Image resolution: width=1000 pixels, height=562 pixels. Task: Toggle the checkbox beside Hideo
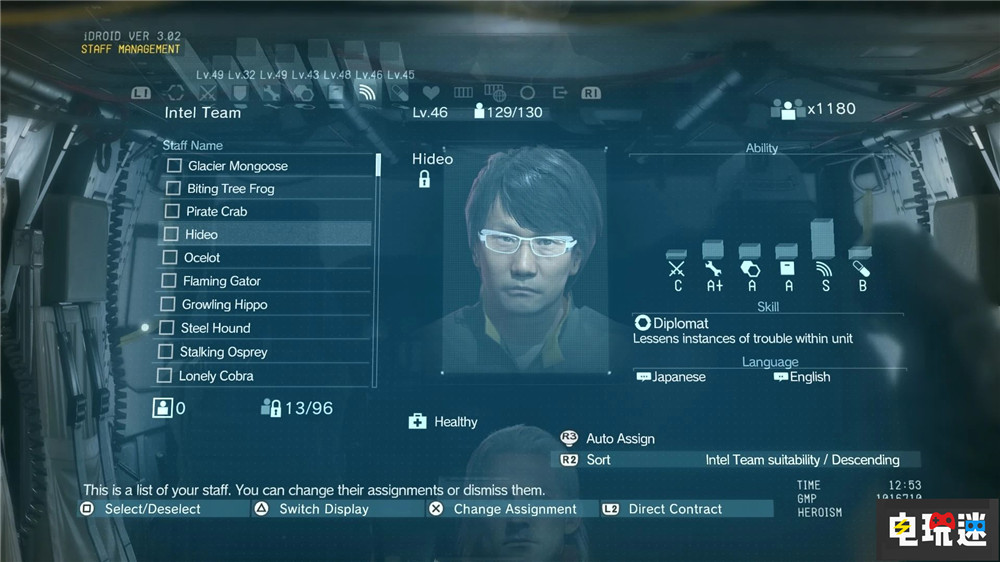pos(171,235)
